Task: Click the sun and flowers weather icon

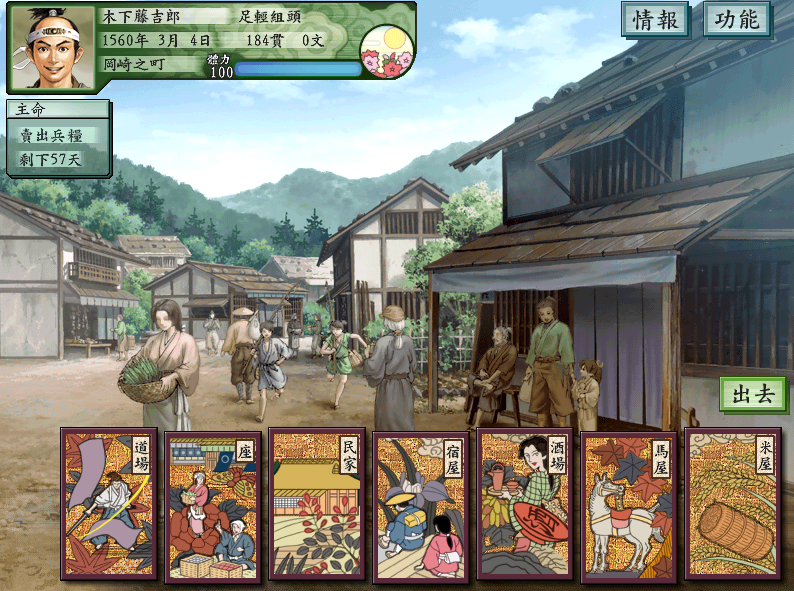Action: pyautogui.click(x=386, y=50)
